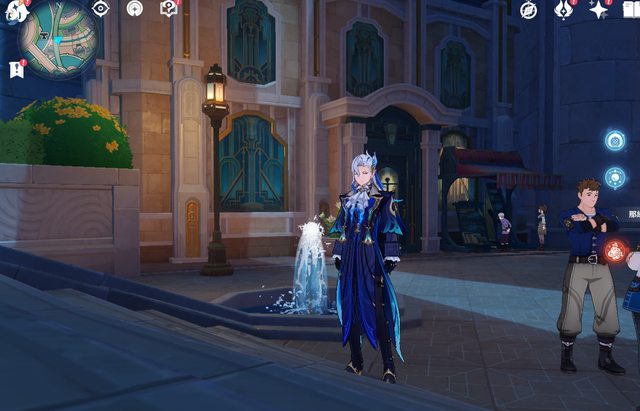Screen dimensions: 640x411
Task: Select the upper blue glowing party orb
Action: coord(615,141)
